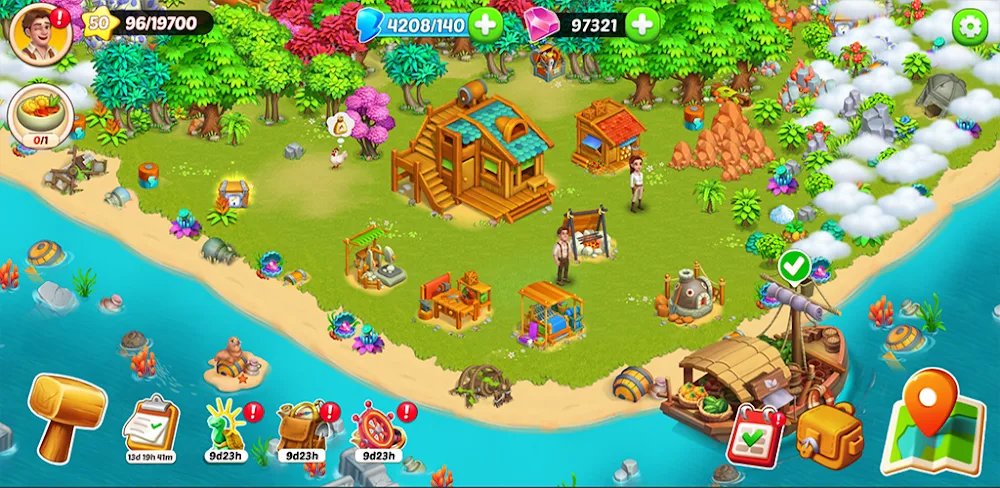This screenshot has height=488, width=1000.
Task: Add more energy with the plus button
Action: click(486, 23)
